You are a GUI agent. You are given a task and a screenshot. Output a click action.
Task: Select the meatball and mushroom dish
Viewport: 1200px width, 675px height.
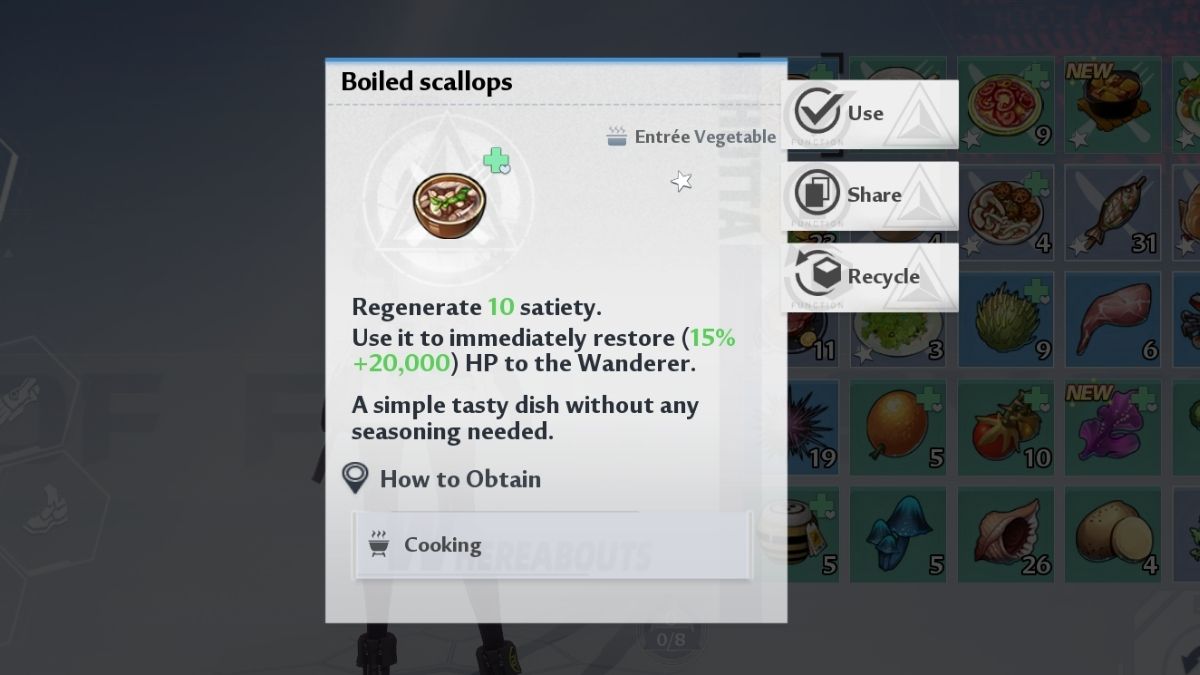point(1004,211)
